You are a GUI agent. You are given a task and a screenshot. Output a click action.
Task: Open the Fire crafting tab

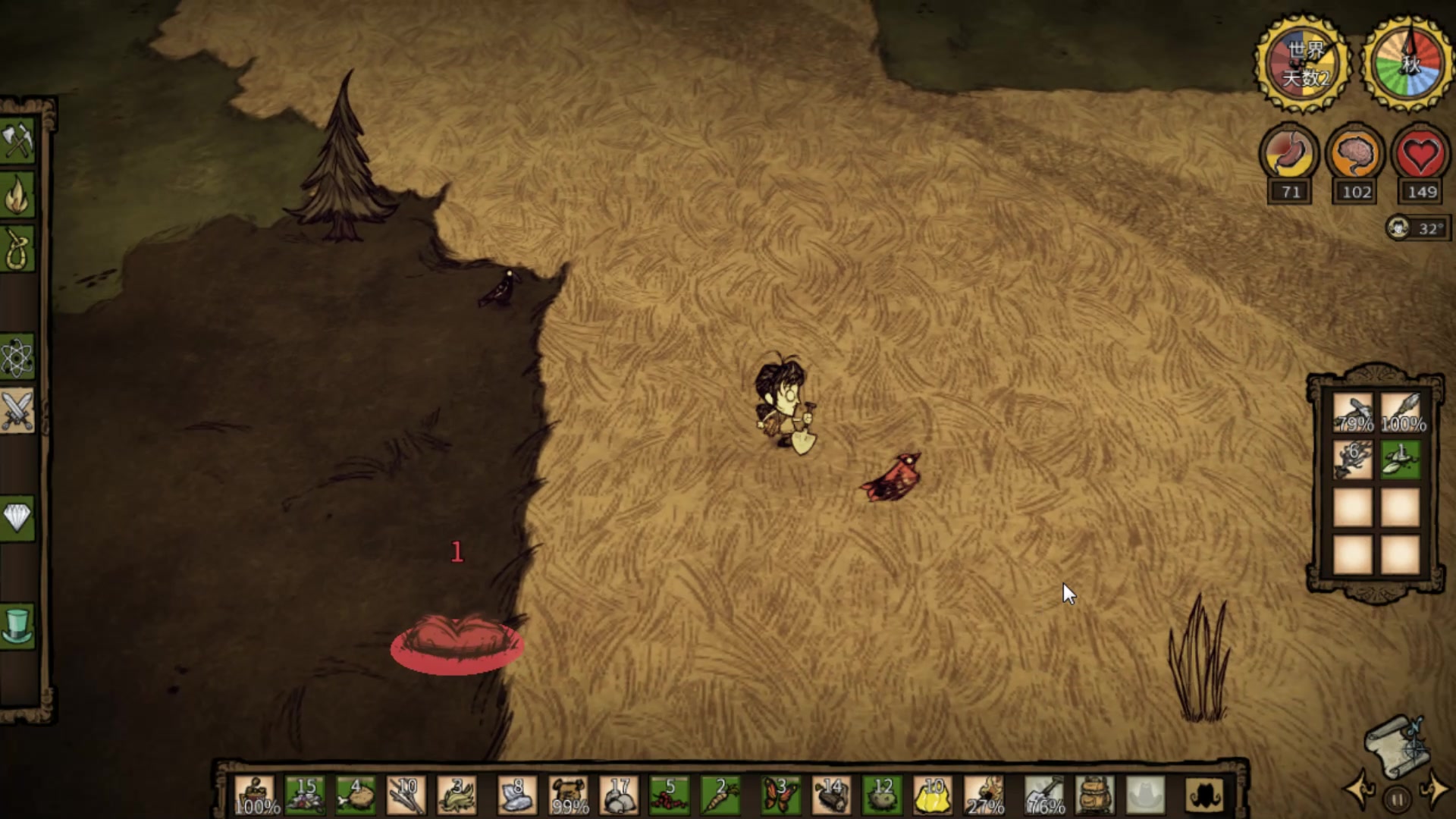click(x=17, y=196)
